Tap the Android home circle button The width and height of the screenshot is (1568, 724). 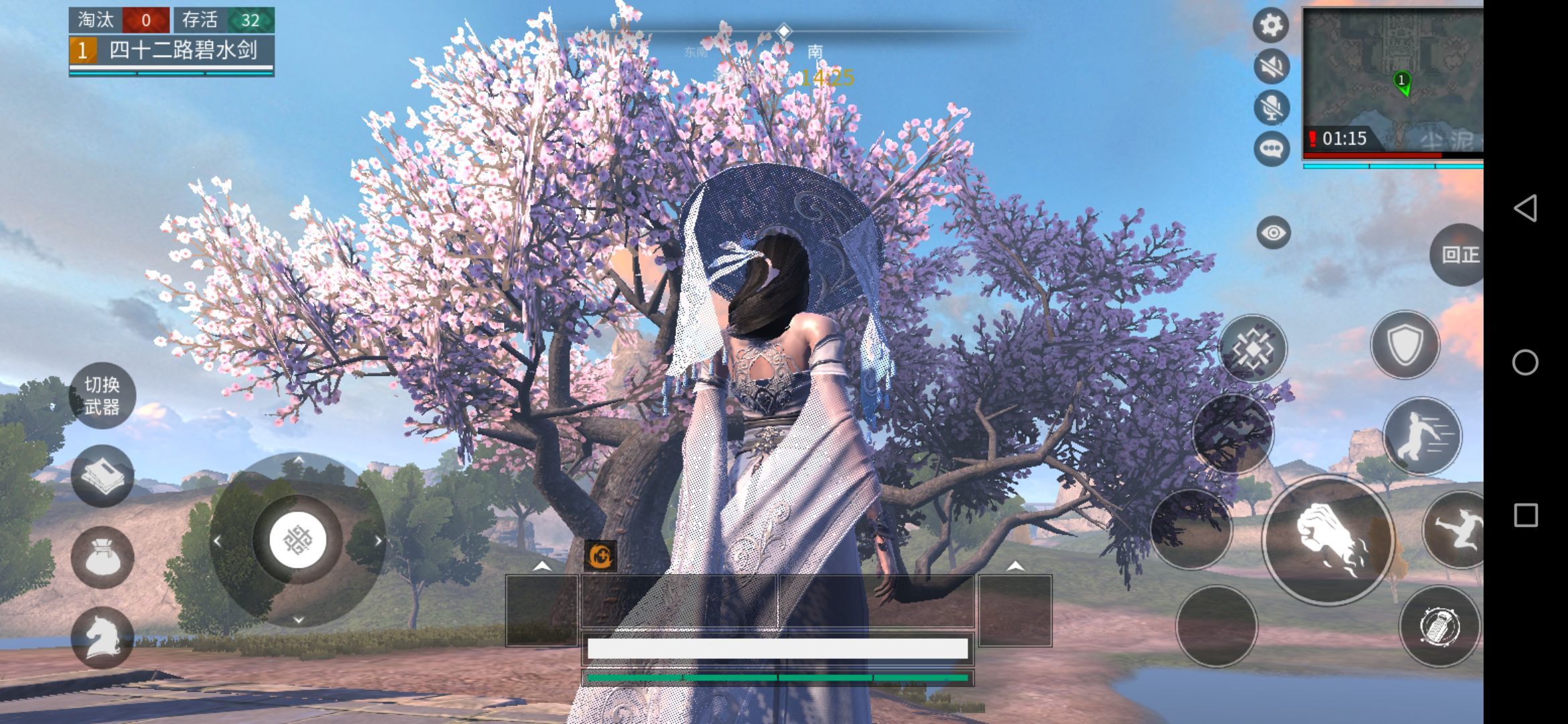(x=1525, y=362)
